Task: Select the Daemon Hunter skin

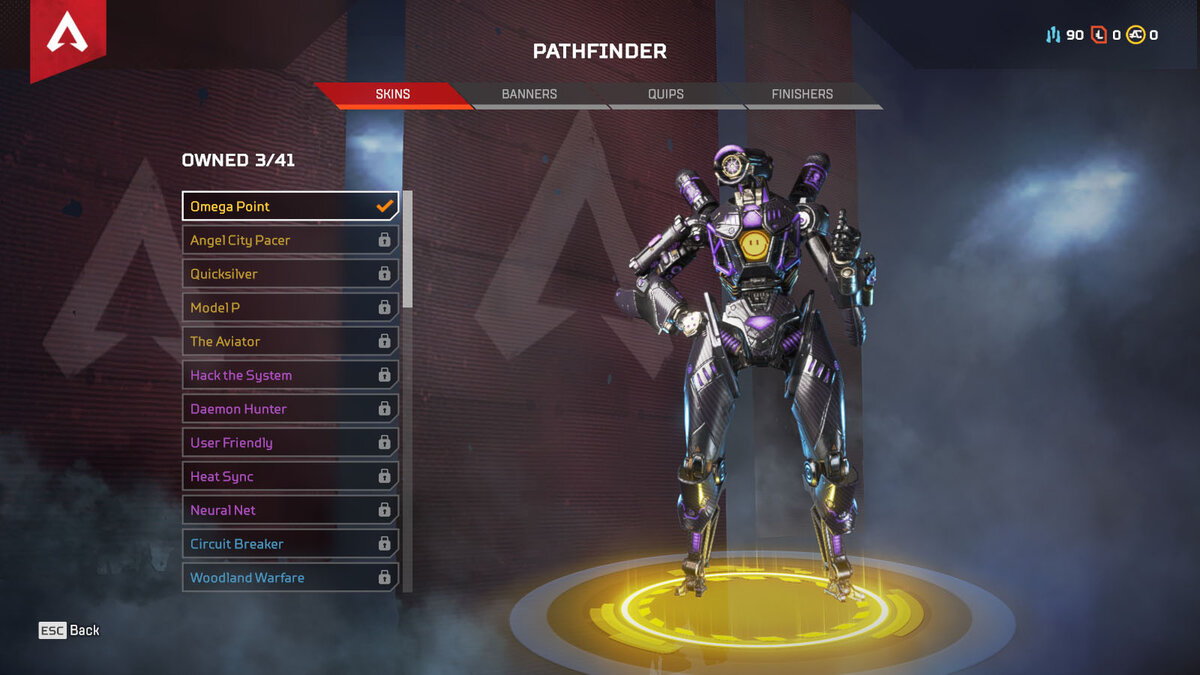Action: (x=290, y=409)
